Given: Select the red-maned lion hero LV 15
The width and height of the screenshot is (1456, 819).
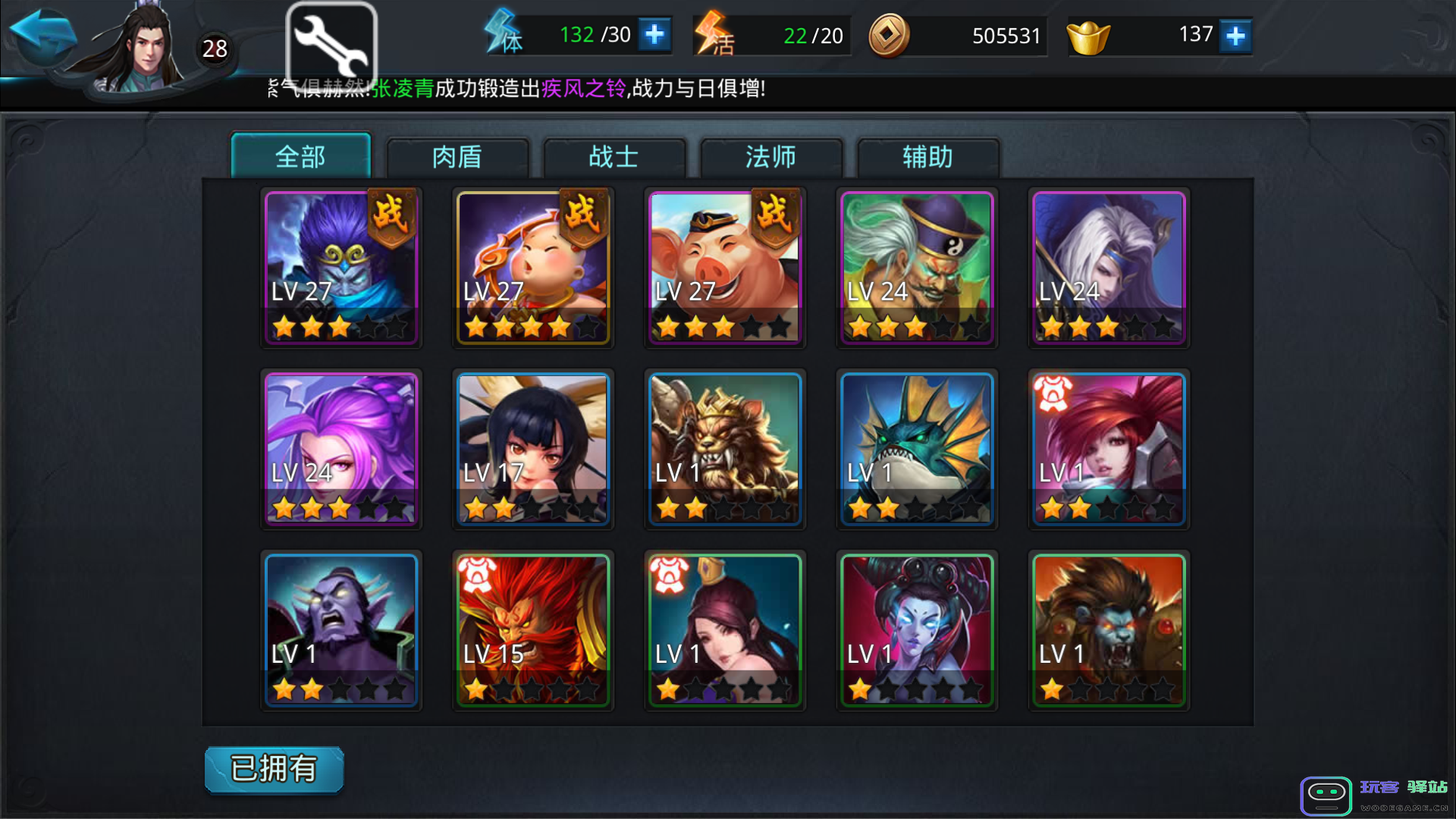Looking at the screenshot, I should (x=533, y=630).
